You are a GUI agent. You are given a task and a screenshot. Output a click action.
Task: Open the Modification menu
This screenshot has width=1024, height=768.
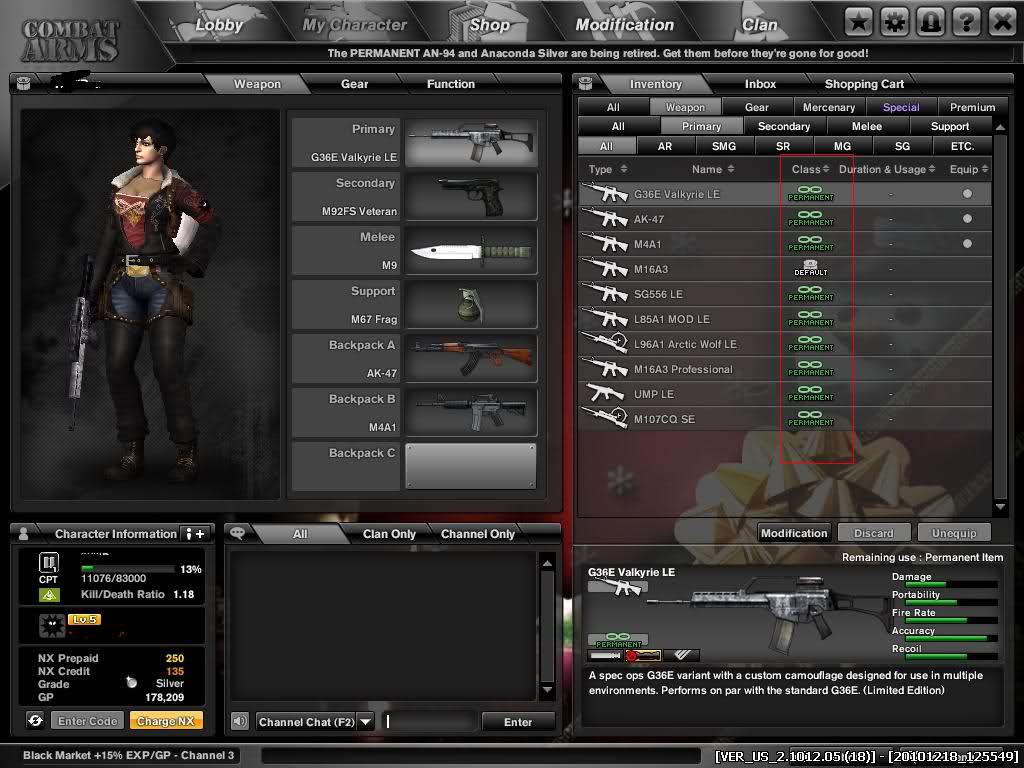click(625, 24)
